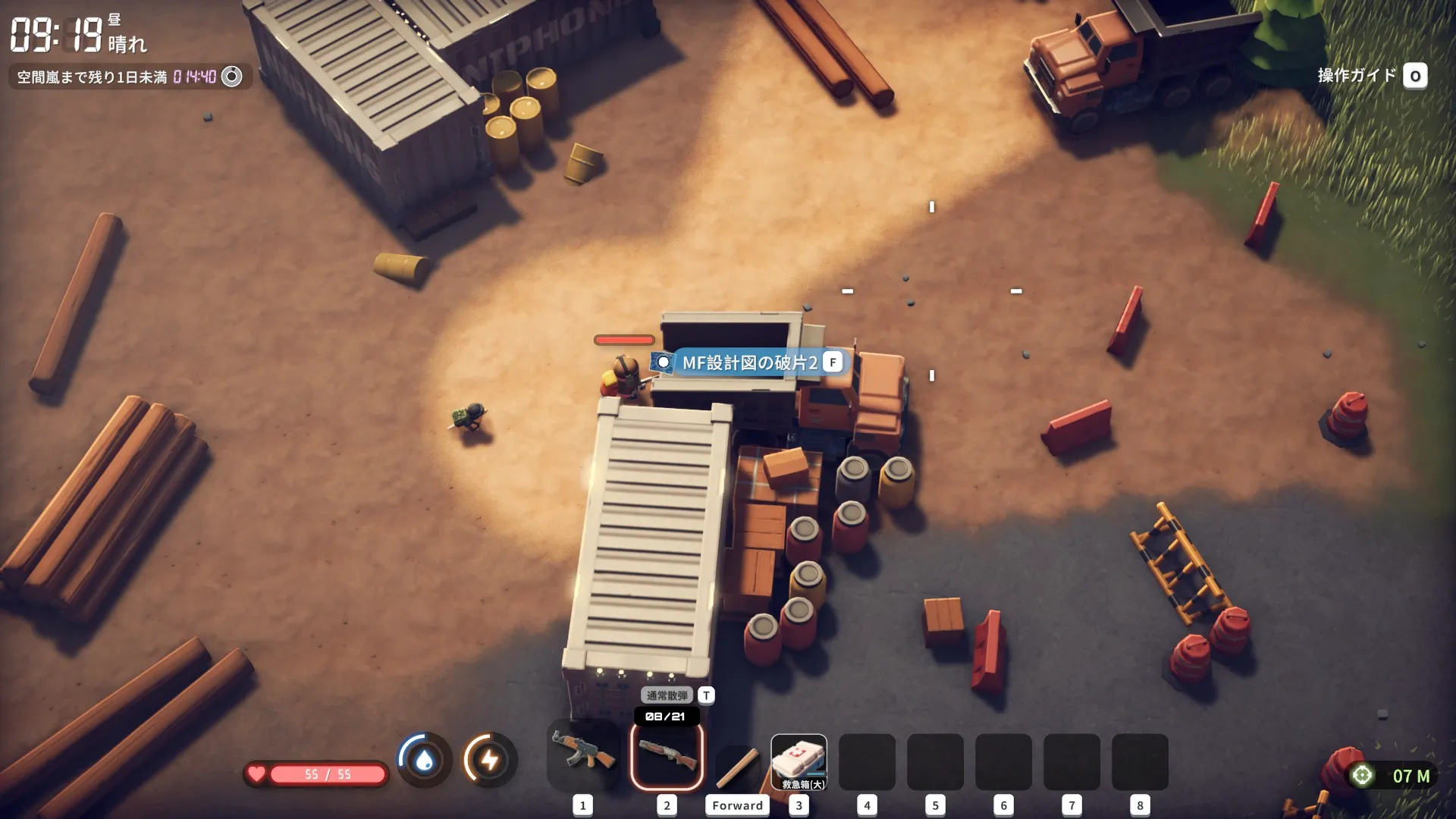Switch the 通常散弾 ammo type label

(667, 695)
